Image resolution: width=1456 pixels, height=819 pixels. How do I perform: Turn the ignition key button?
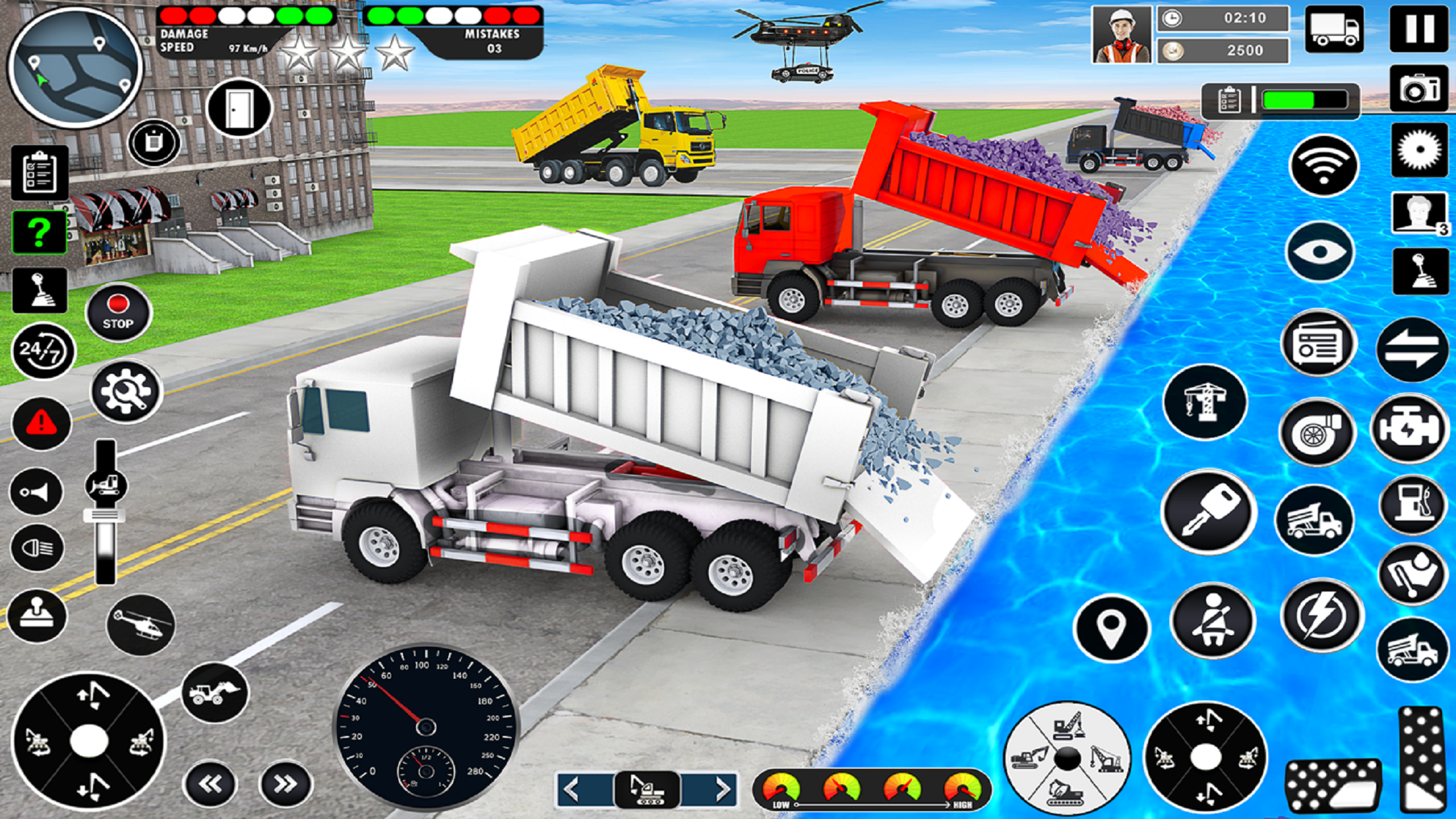[1207, 512]
